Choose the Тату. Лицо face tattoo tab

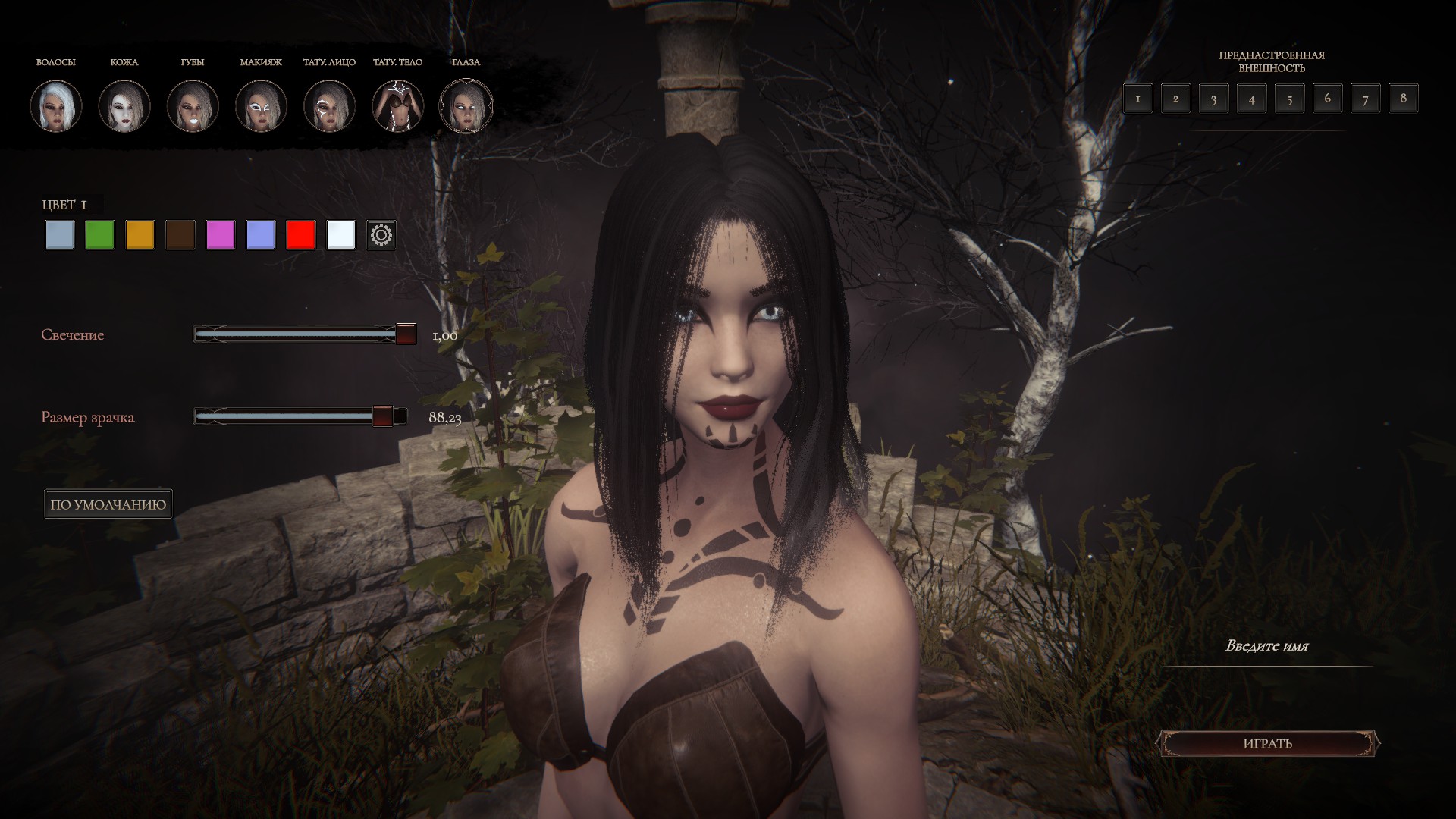(x=329, y=105)
